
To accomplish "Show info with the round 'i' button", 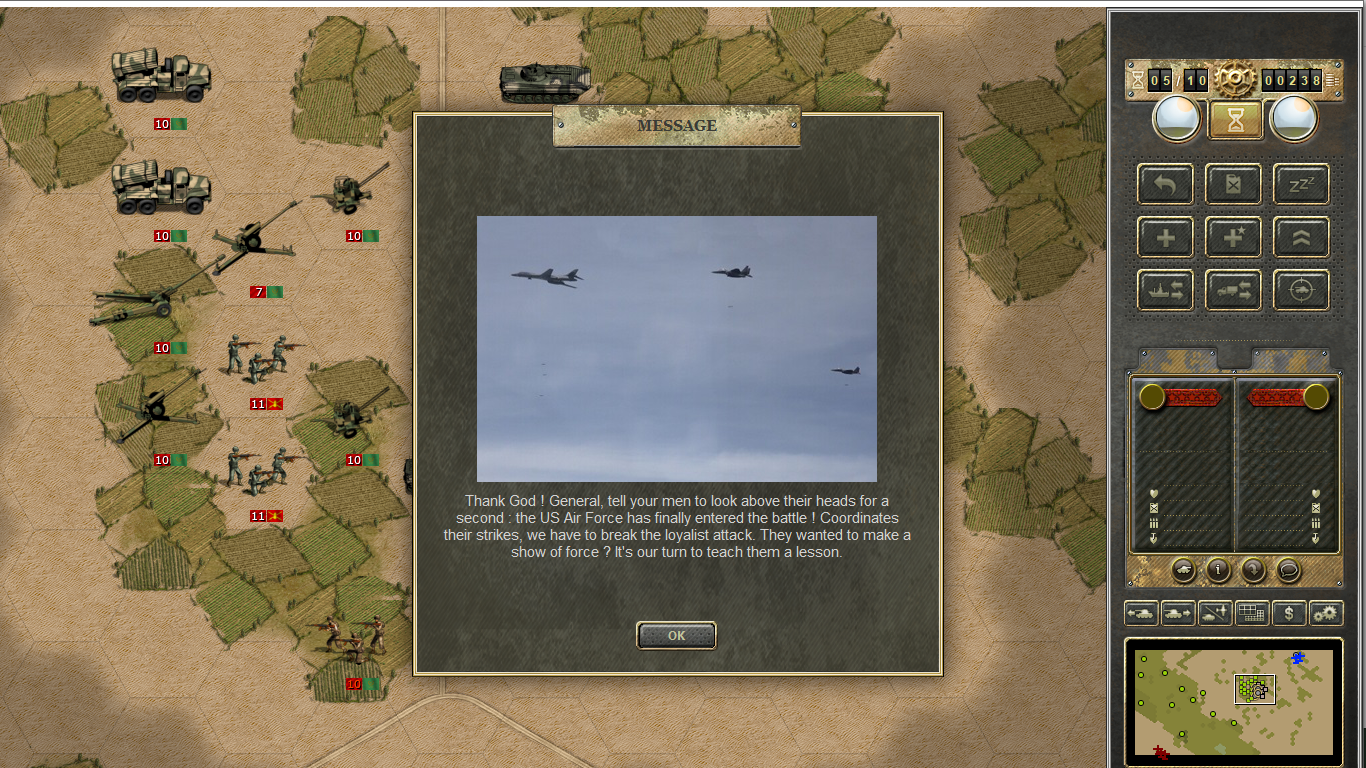I will pyautogui.click(x=1218, y=570).
